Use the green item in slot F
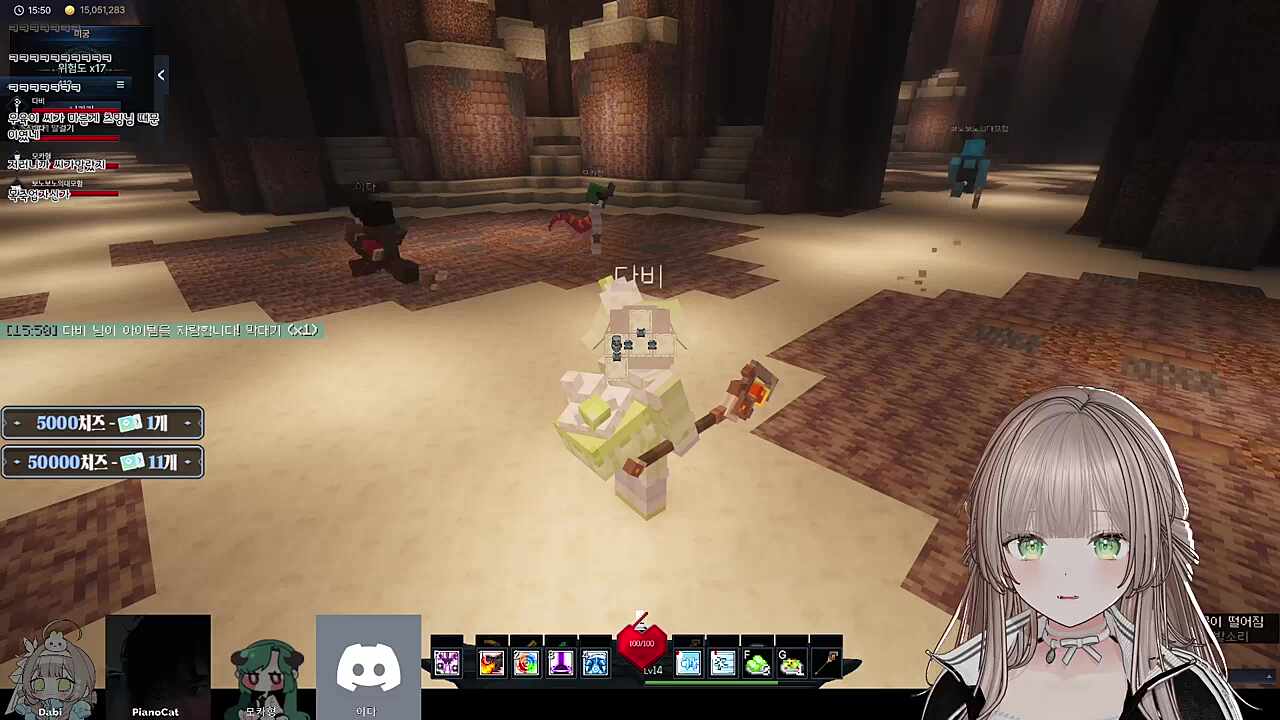 click(x=757, y=662)
